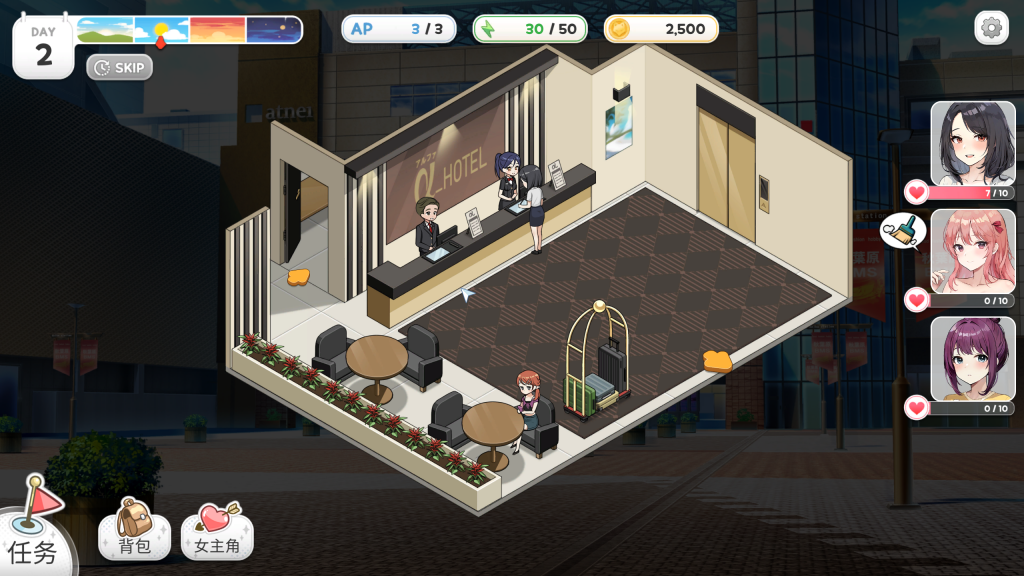The height and width of the screenshot is (576, 1024).
Task: Open the 背包 backpack inventory
Action: 135,530
